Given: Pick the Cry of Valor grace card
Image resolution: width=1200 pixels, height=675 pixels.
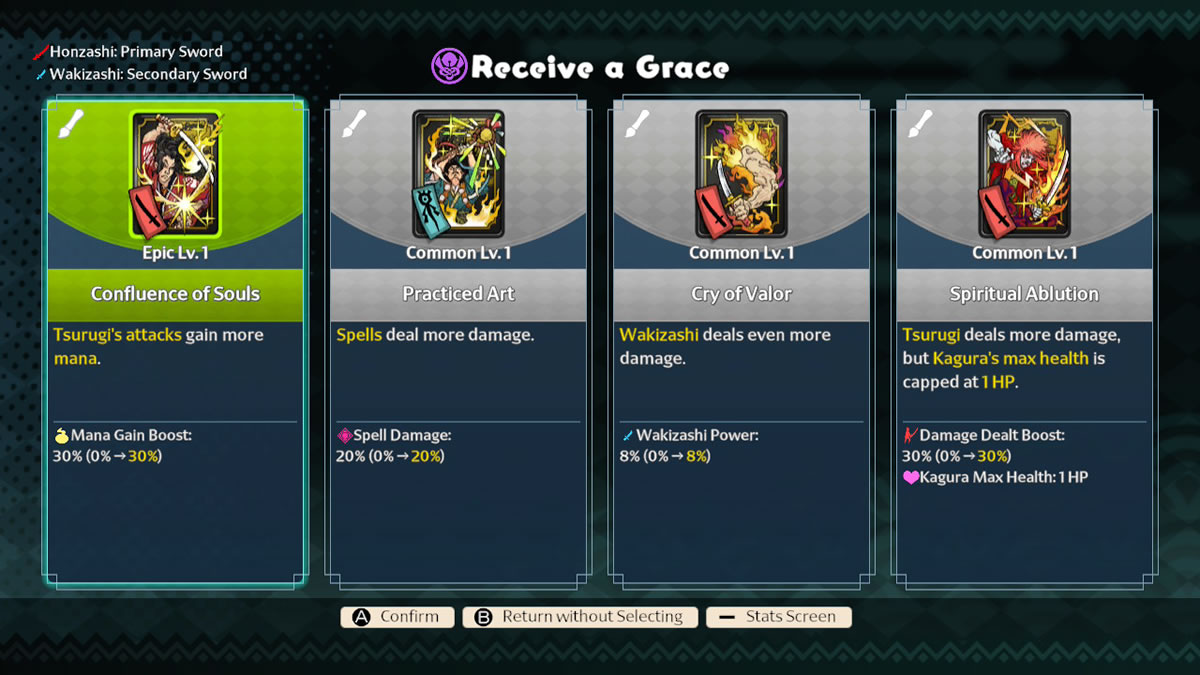Looking at the screenshot, I should pos(741,340).
